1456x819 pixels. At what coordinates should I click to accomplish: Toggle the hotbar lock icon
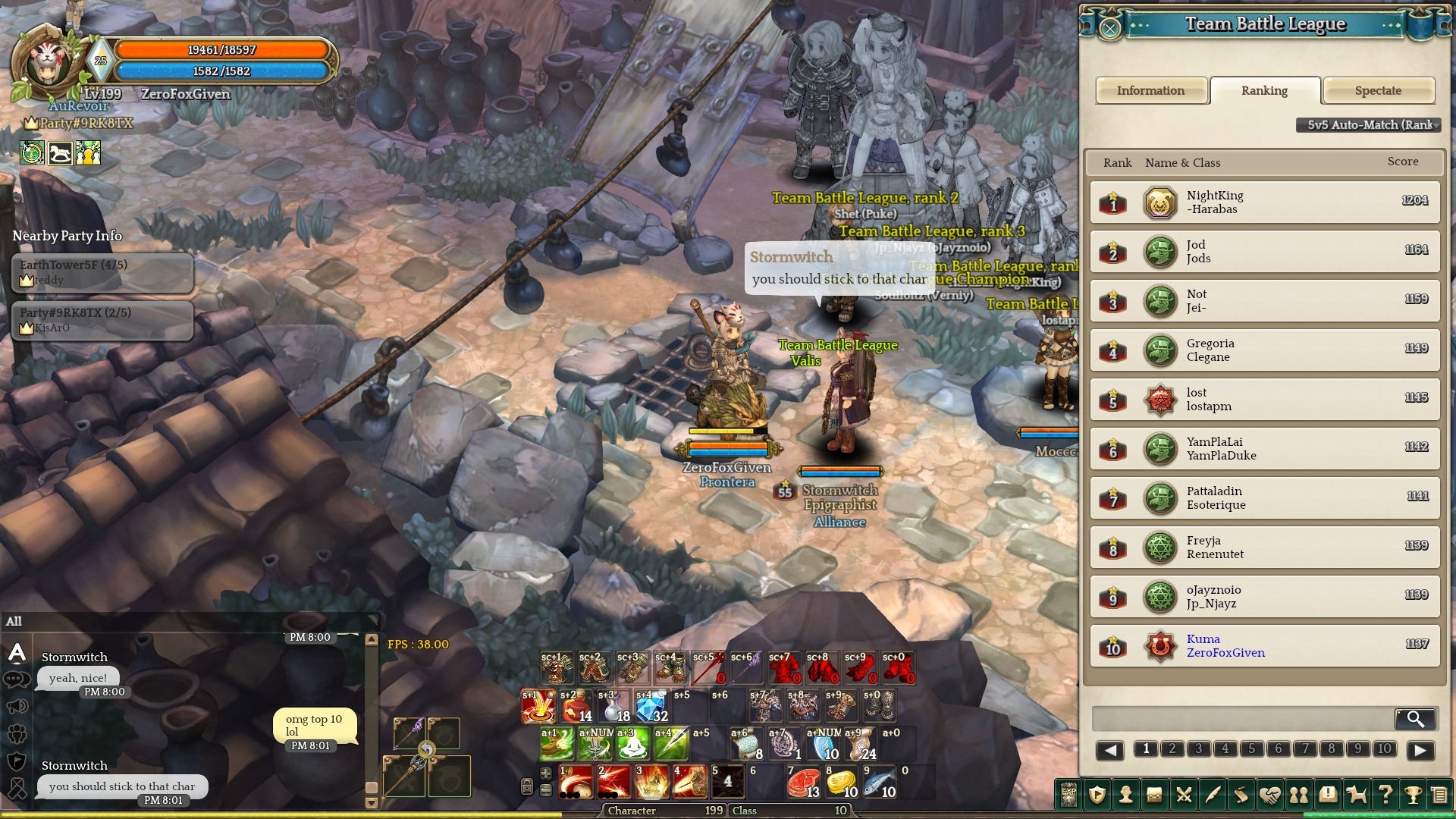coord(527,786)
